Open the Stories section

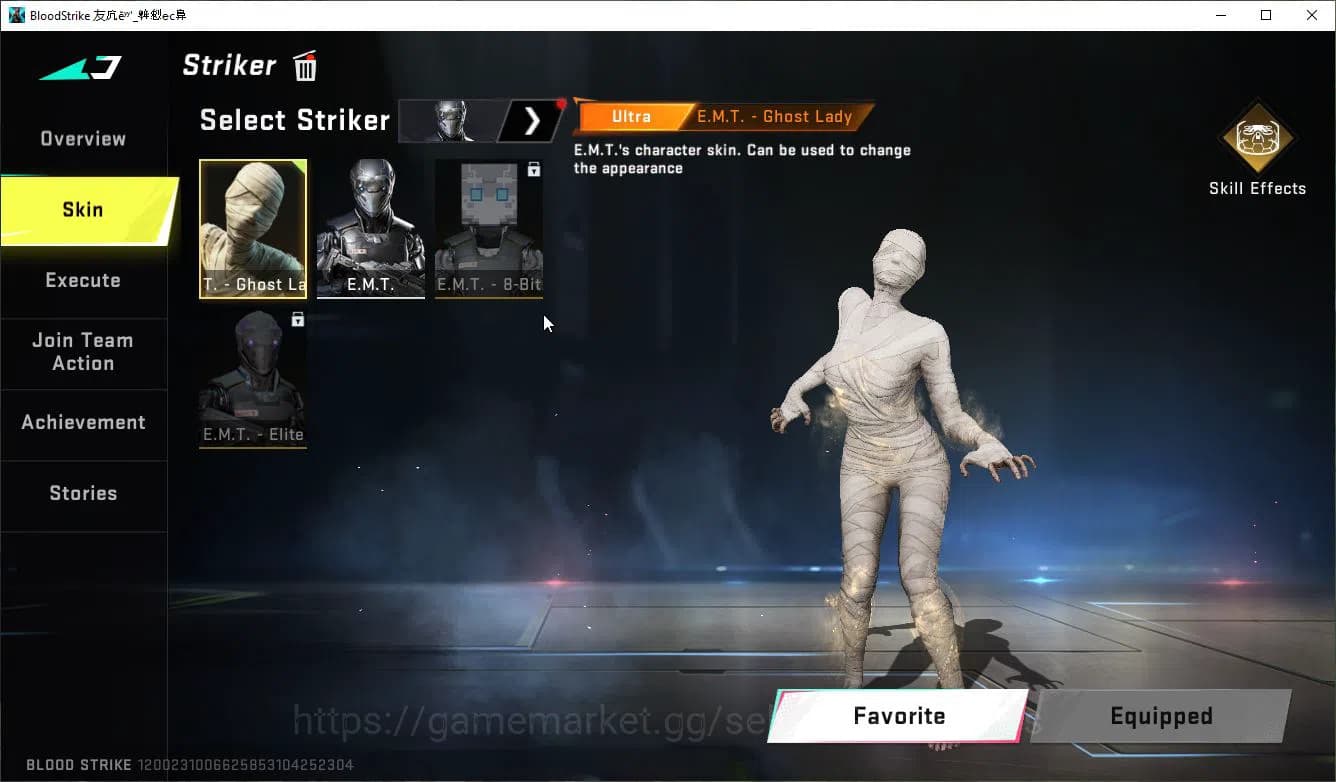(x=83, y=493)
